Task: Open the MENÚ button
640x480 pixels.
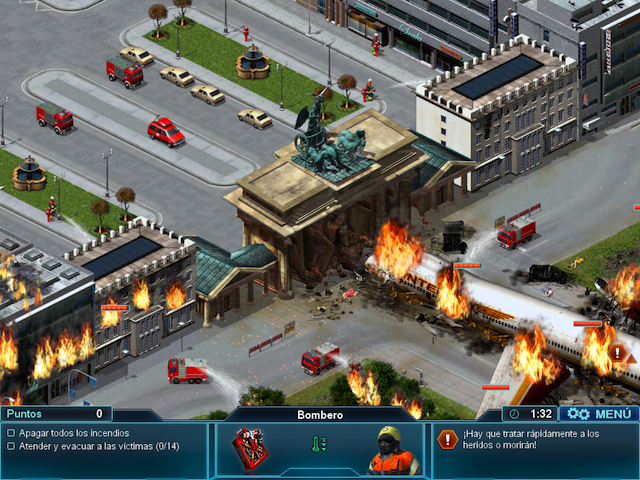Action: click(599, 413)
